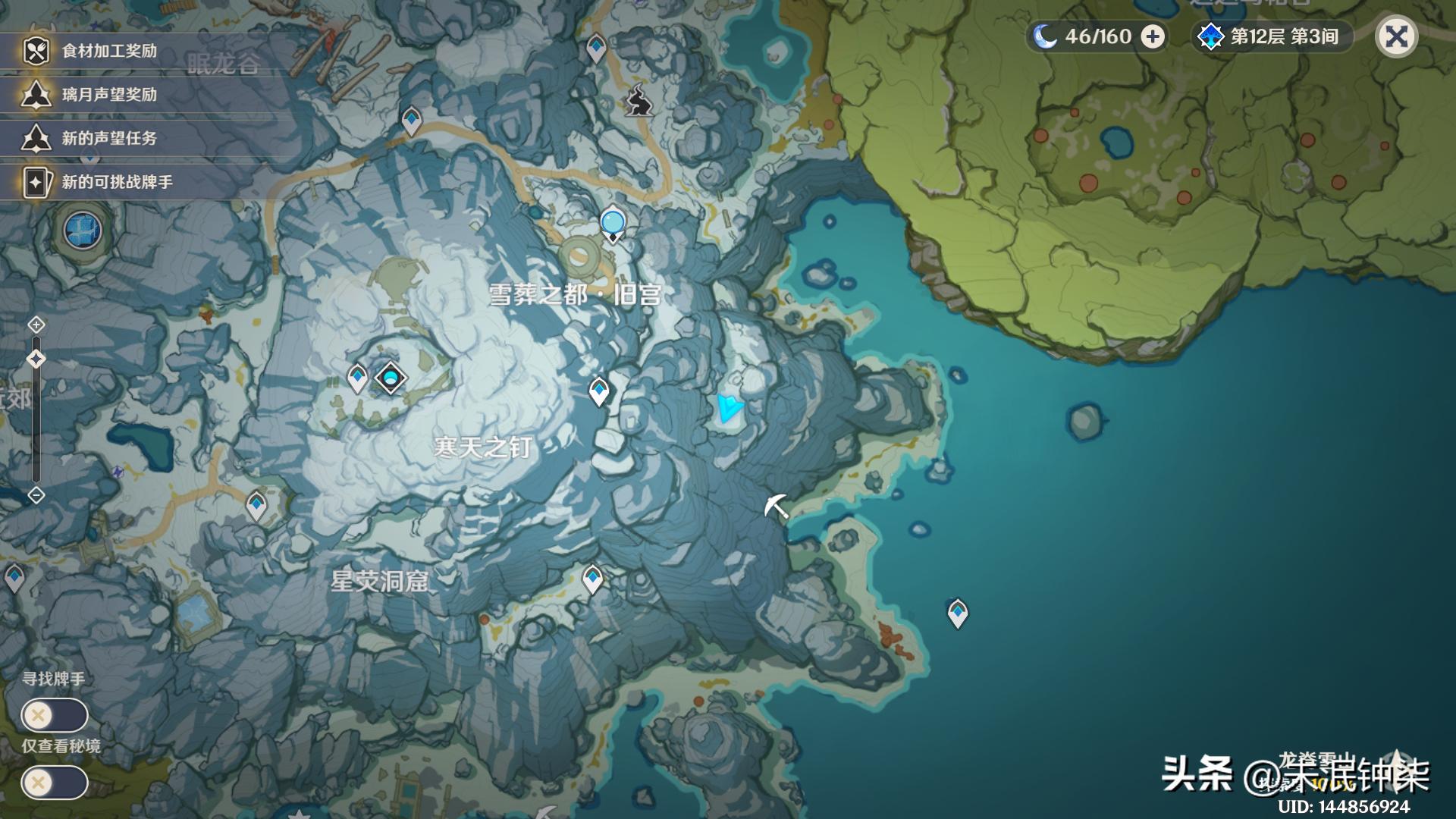Click the map zoom slider handle

(x=36, y=359)
